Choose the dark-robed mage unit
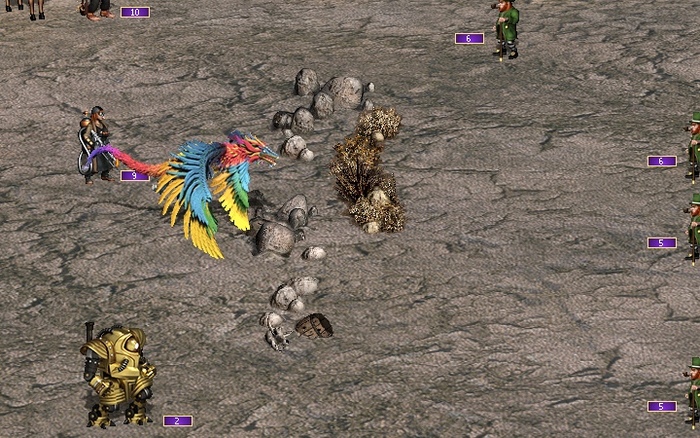The image size is (700, 438). point(97,143)
